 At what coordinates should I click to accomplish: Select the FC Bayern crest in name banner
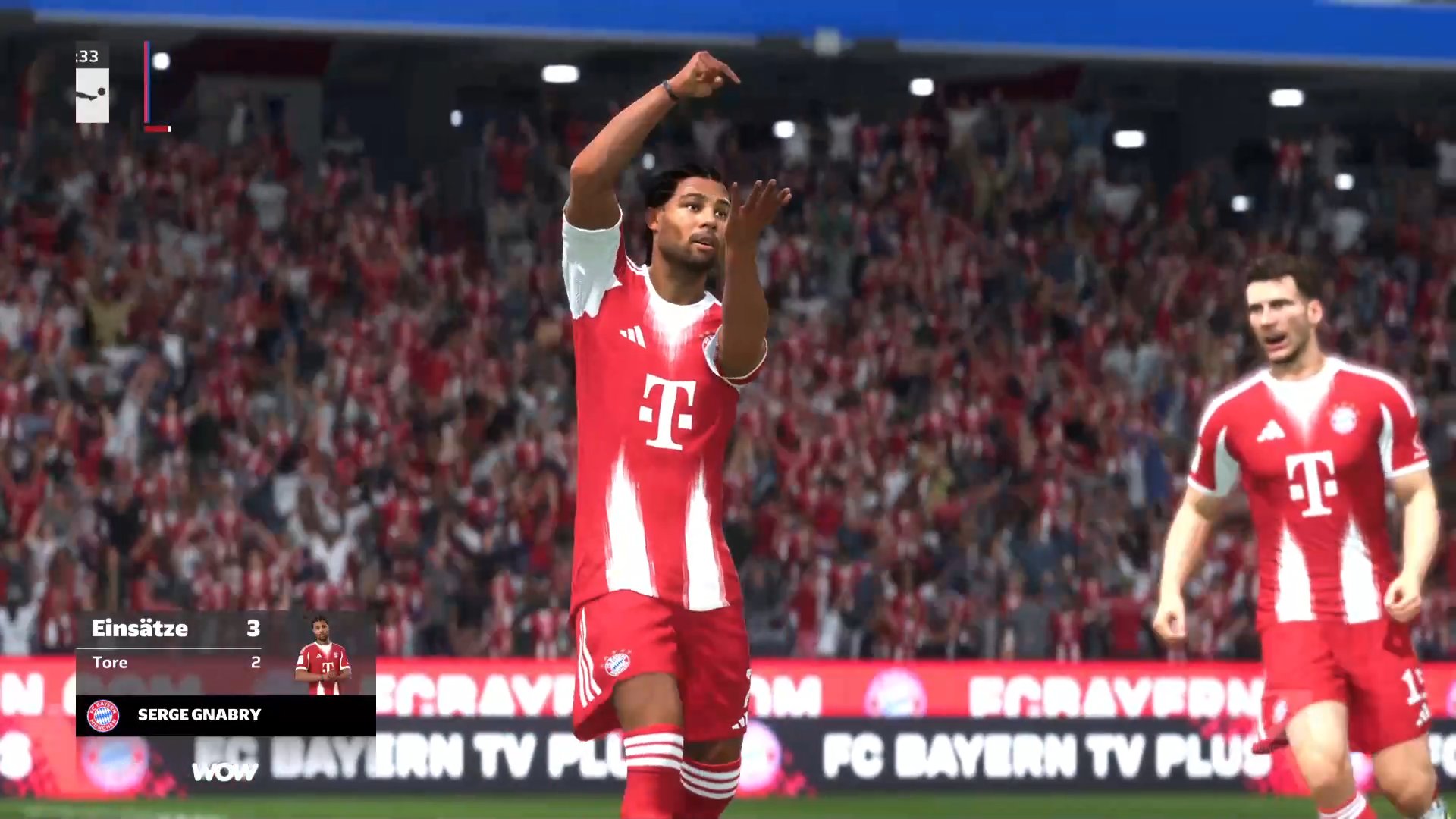[x=103, y=715]
